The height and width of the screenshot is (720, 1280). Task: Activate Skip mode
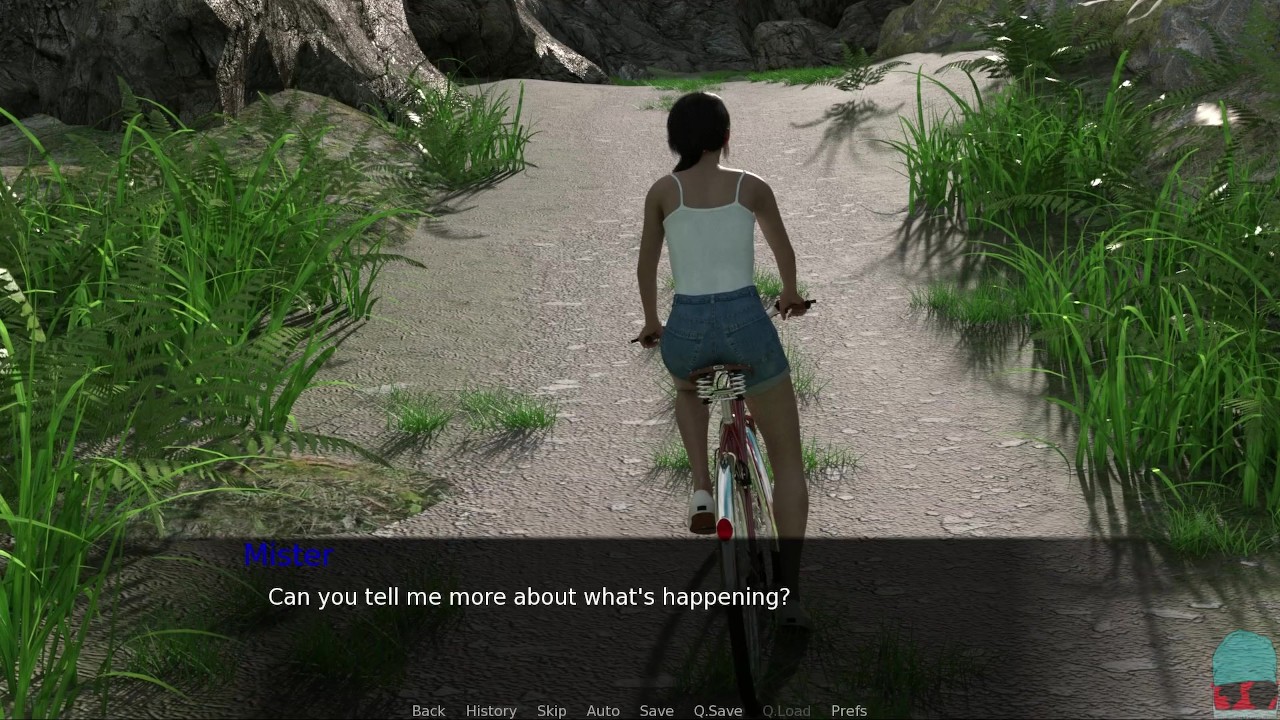(x=551, y=710)
